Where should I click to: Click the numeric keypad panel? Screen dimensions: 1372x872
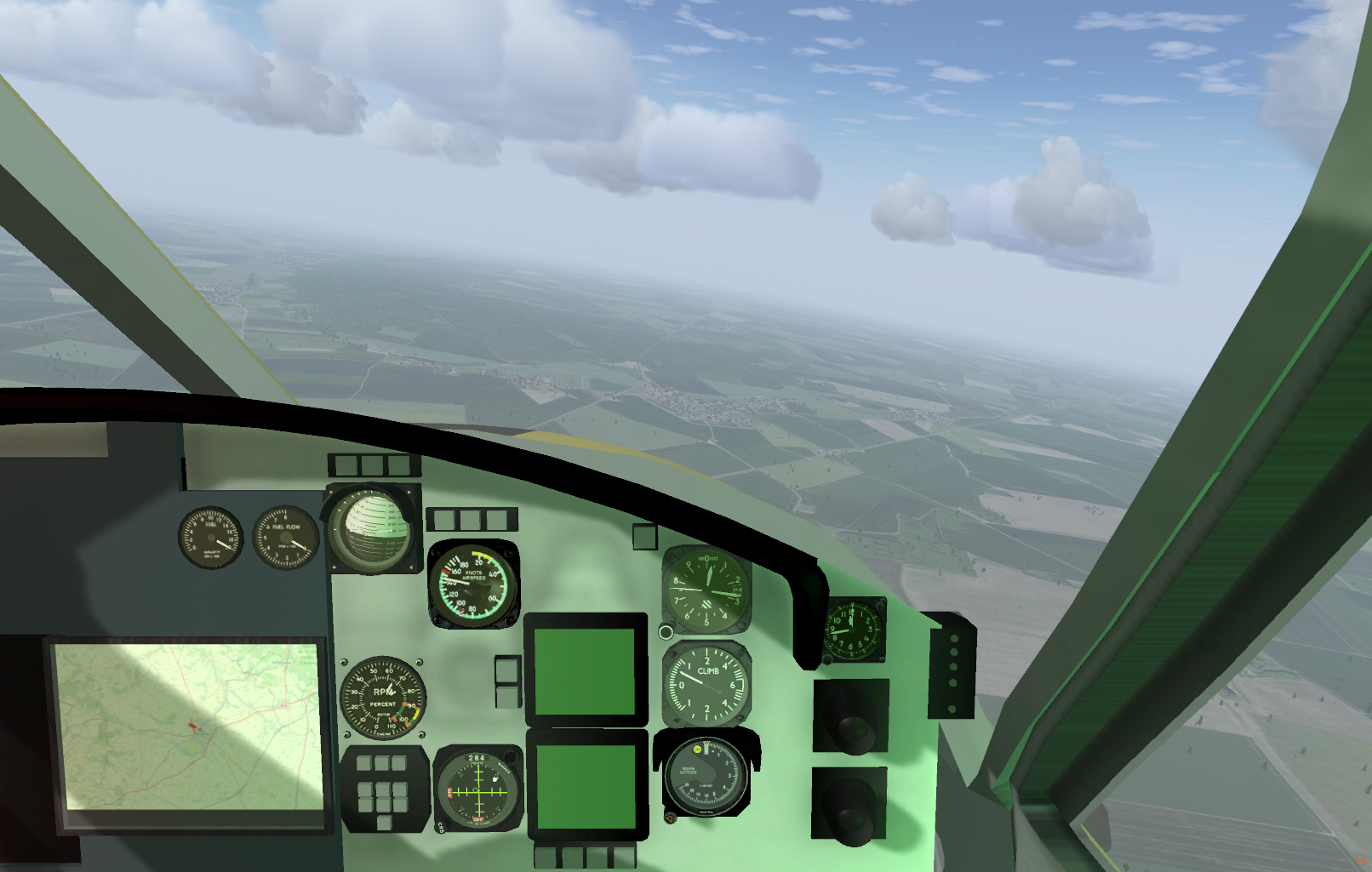coord(384,789)
